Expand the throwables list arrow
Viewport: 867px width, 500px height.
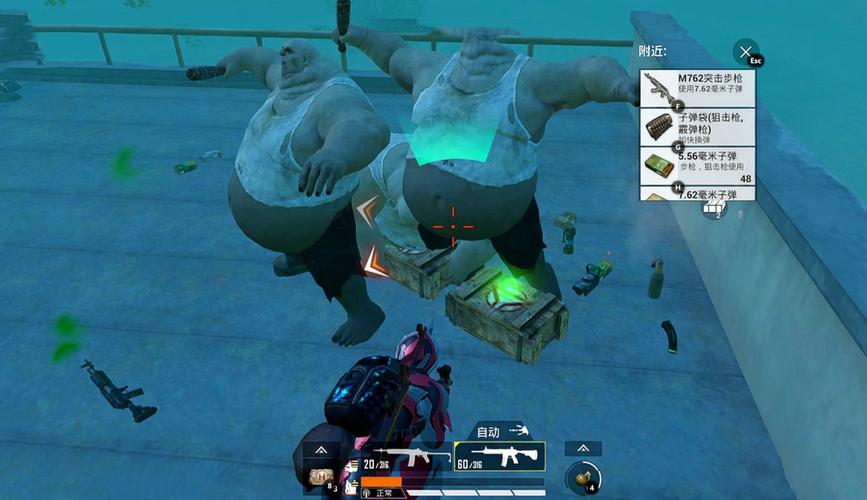point(582,449)
